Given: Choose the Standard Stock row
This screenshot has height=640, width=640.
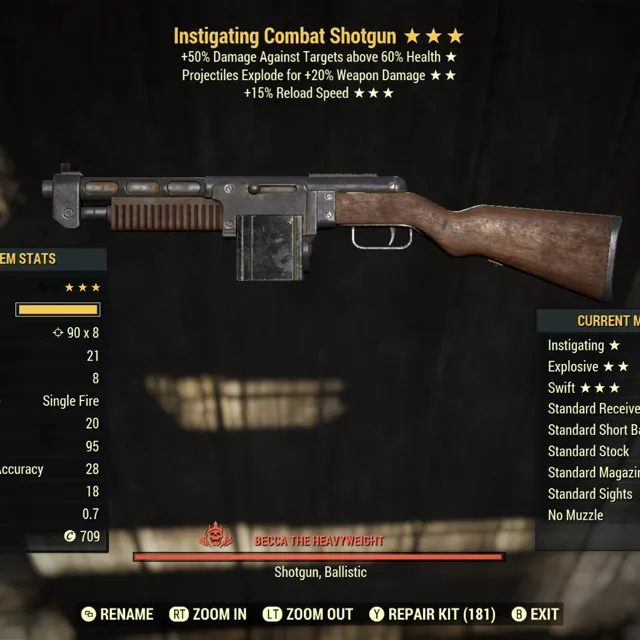Looking at the screenshot, I should pyautogui.click(x=589, y=451).
